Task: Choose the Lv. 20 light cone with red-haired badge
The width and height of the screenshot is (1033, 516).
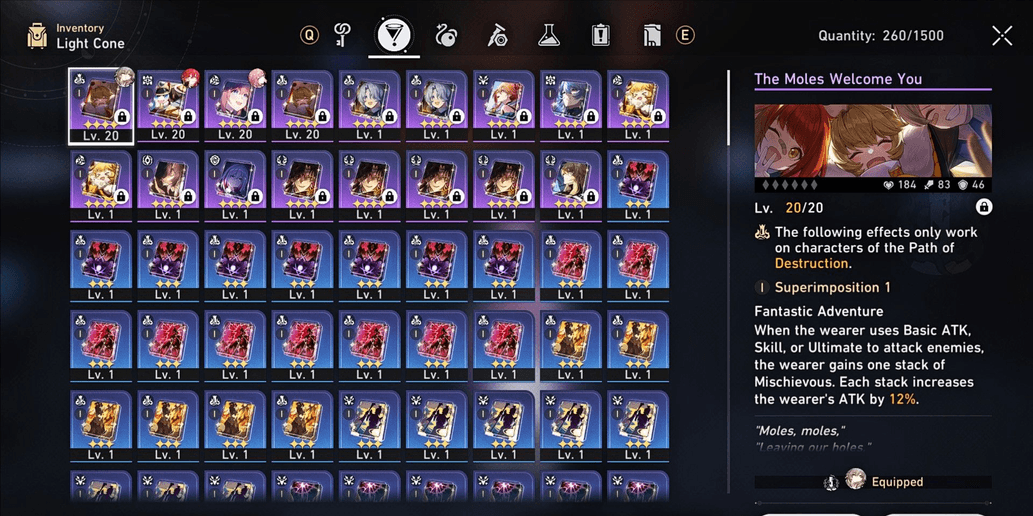Action: pos(168,106)
